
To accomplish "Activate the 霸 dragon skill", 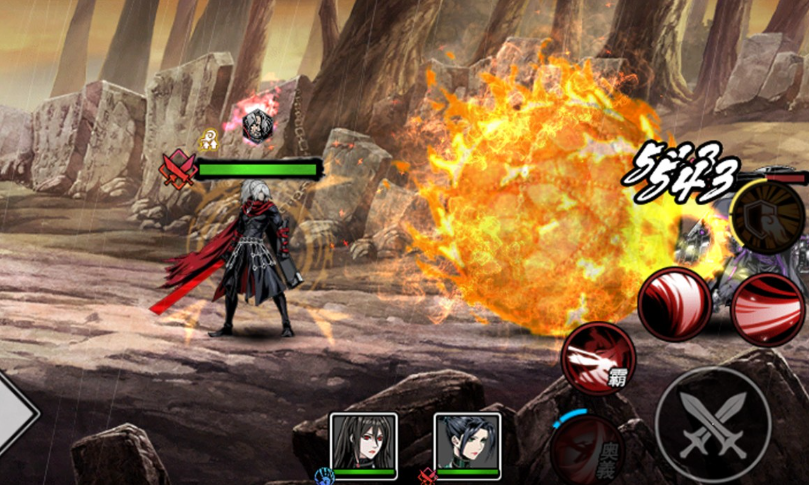I will tap(597, 358).
